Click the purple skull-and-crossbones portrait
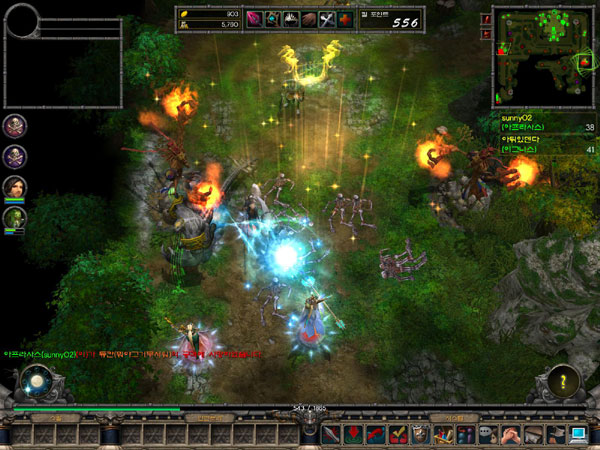The width and height of the screenshot is (600, 450). click(14, 155)
